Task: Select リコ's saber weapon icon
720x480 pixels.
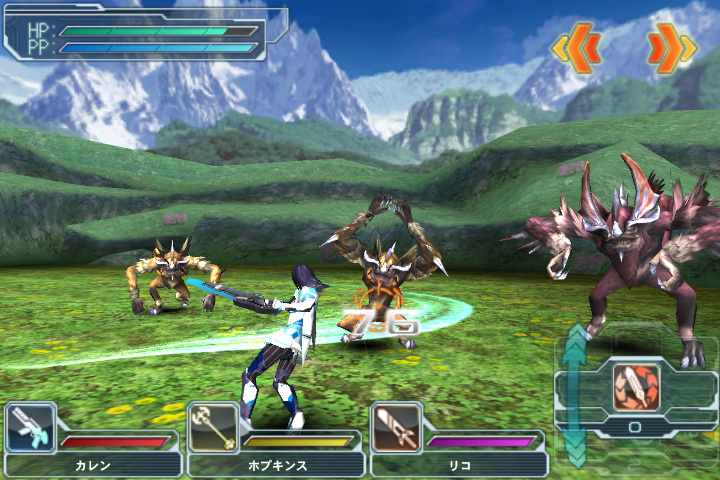Action: click(x=396, y=428)
